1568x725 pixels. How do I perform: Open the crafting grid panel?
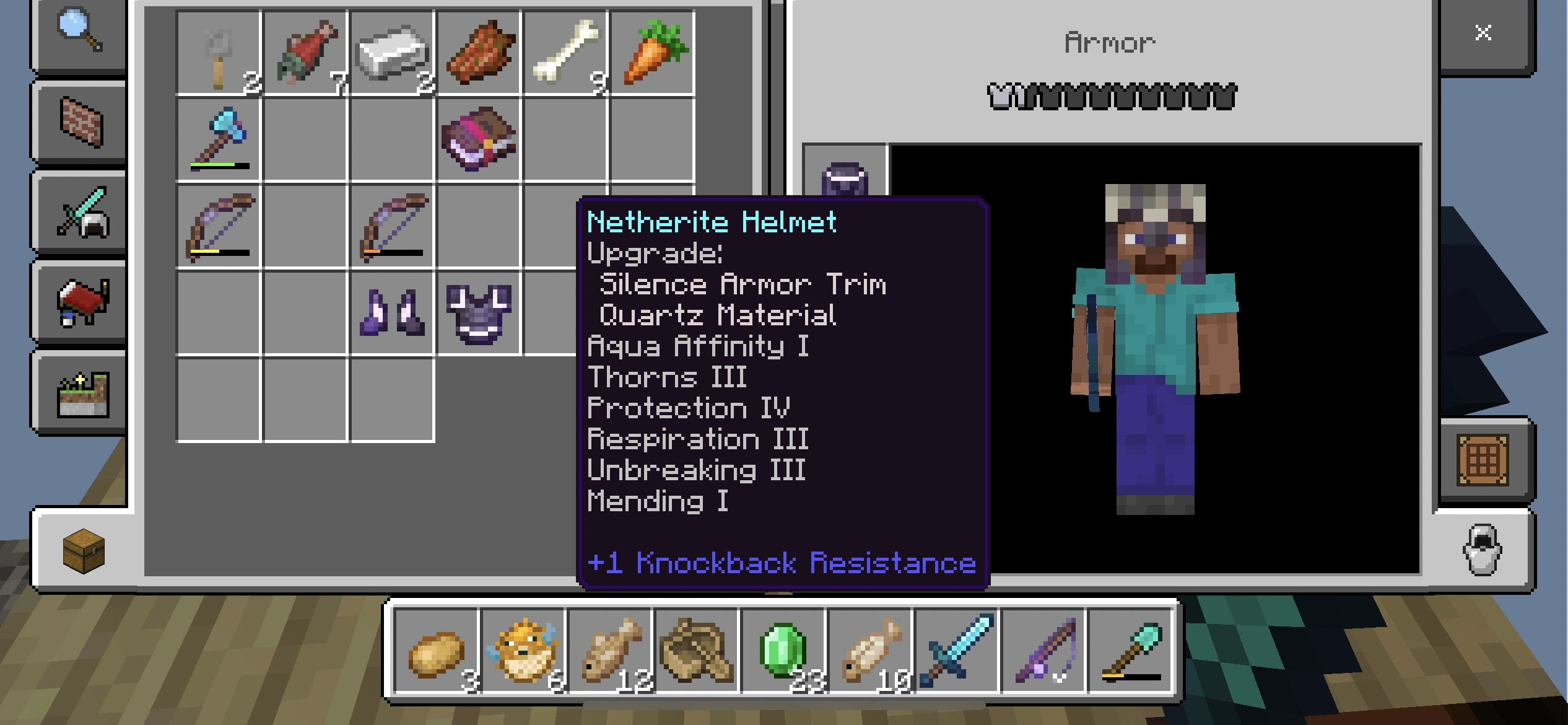pyautogui.click(x=1483, y=460)
